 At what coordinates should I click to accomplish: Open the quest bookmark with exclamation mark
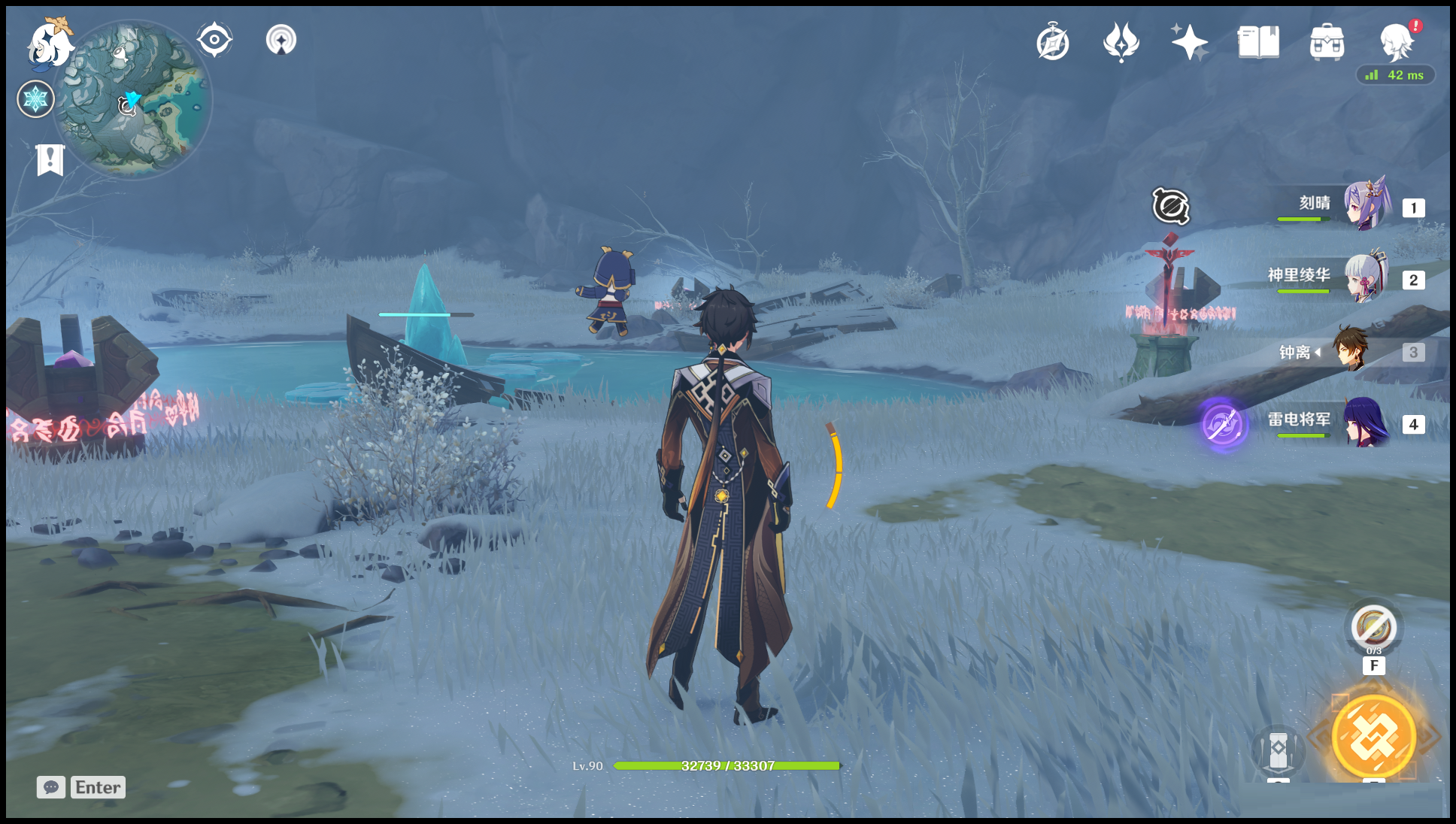50,159
